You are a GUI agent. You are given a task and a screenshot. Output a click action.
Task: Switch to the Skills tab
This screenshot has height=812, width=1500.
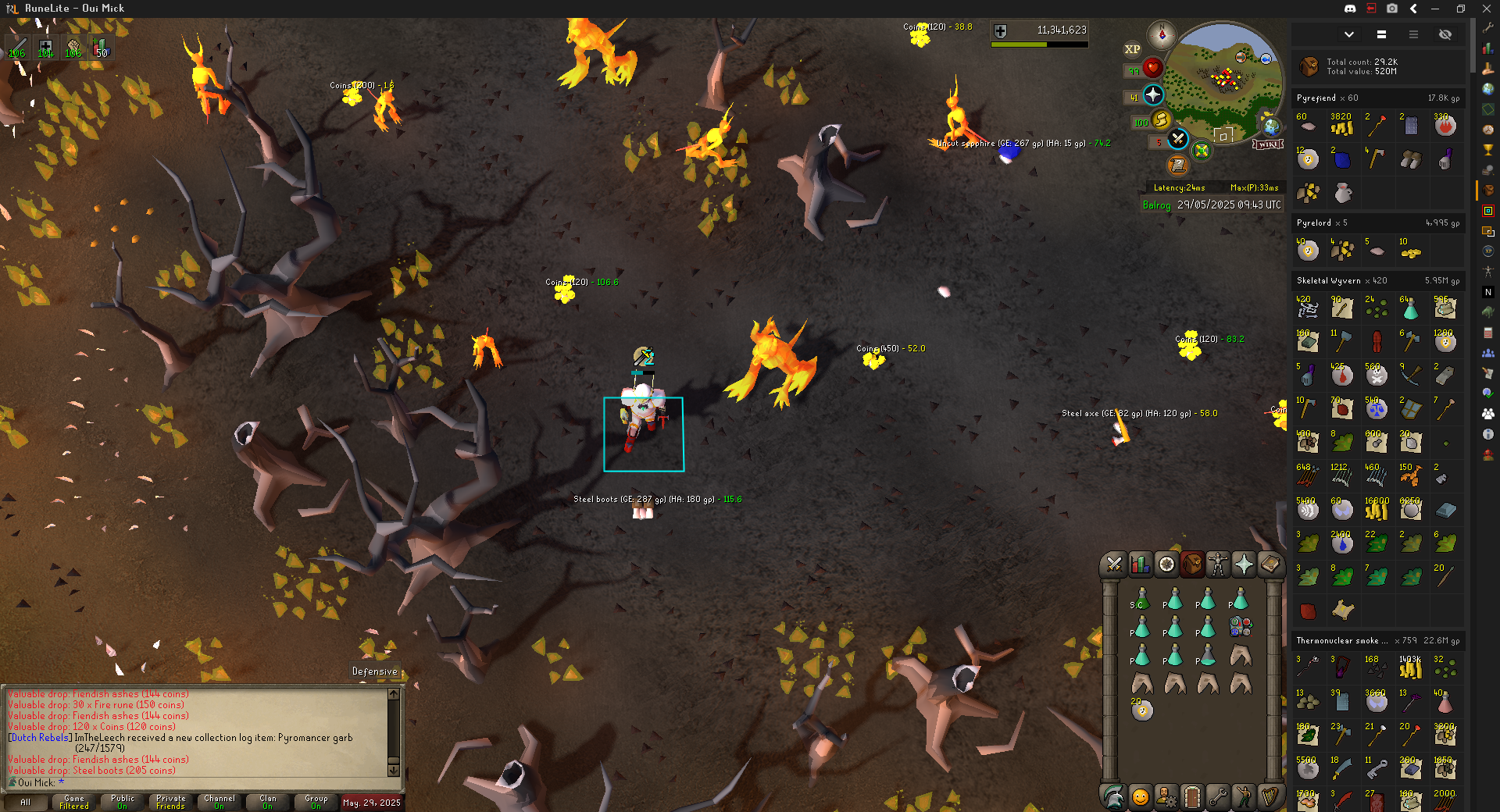(x=1141, y=564)
